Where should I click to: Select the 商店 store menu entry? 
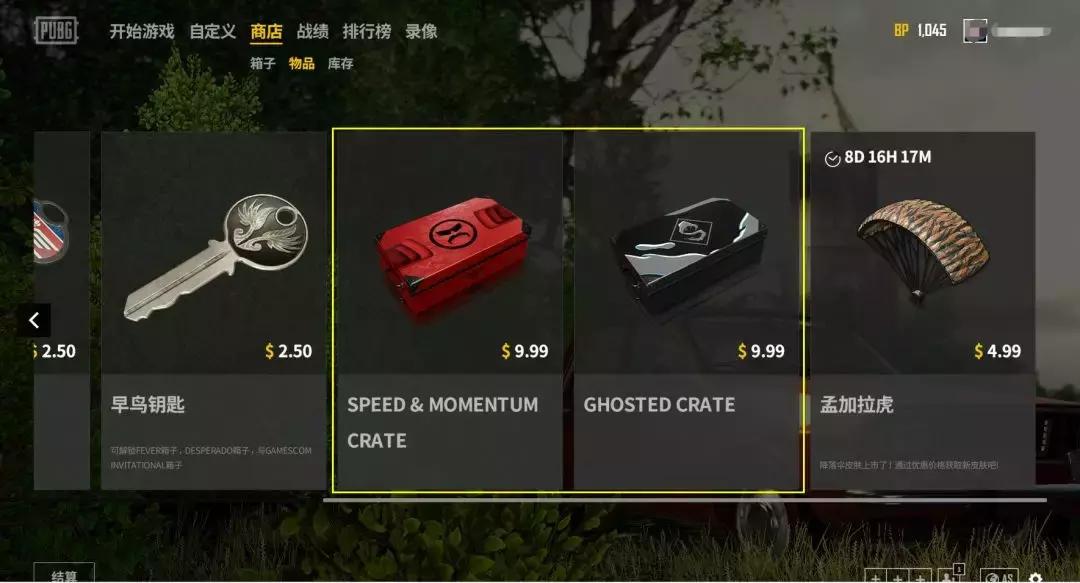[266, 31]
